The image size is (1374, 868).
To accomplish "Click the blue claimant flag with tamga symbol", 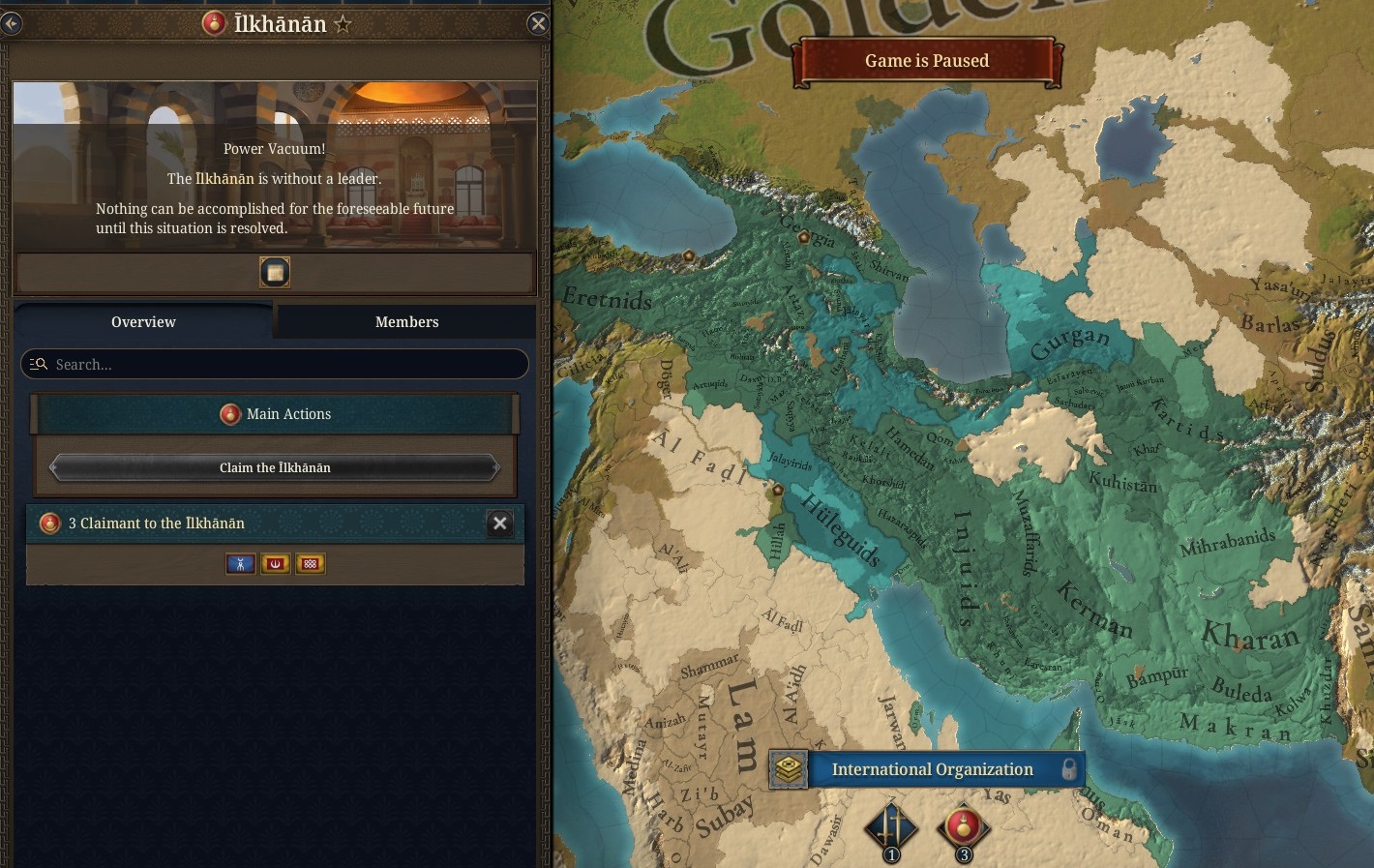I will (x=240, y=563).
